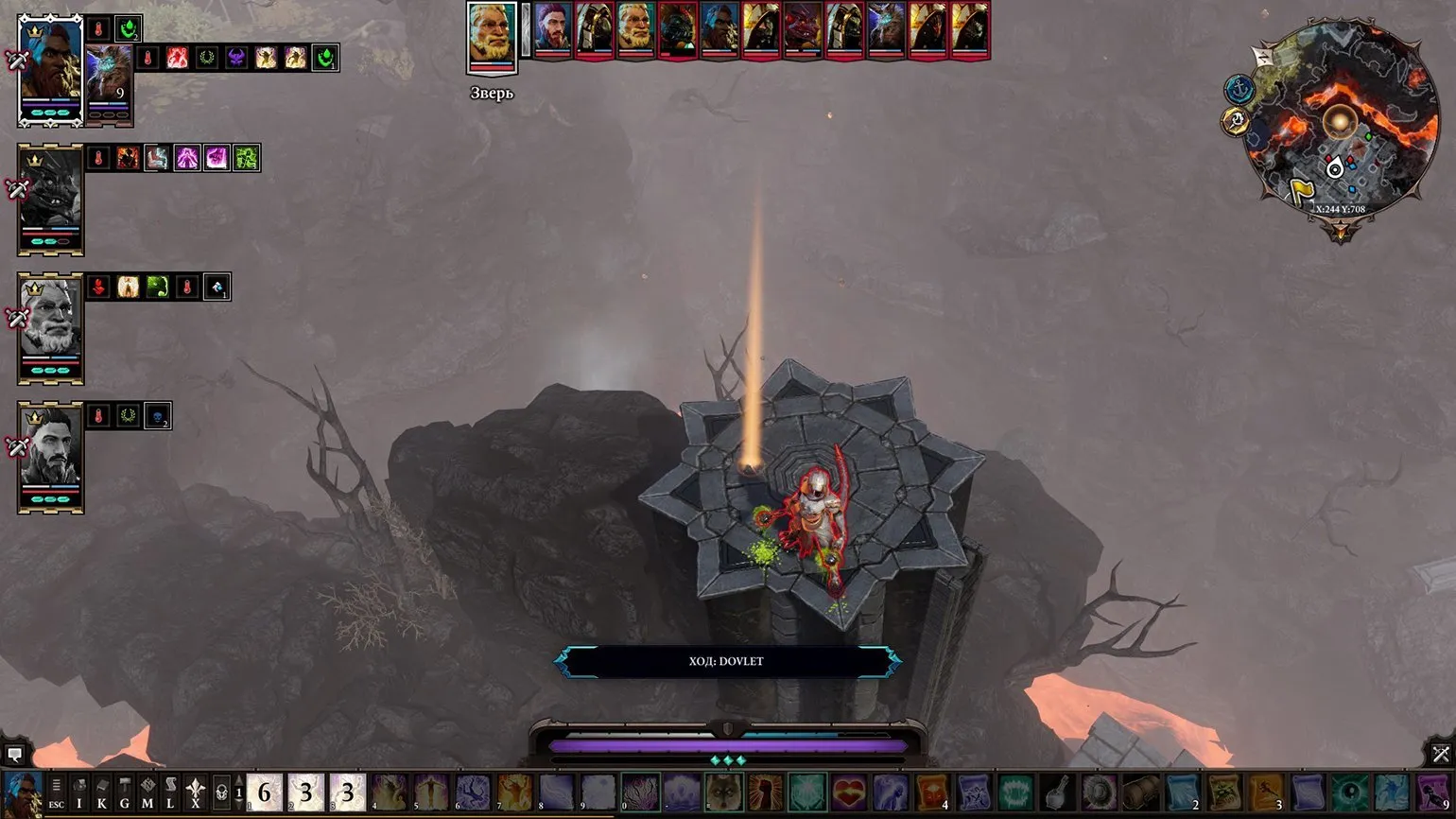Click the blue anchor waypoint button

click(x=1239, y=90)
